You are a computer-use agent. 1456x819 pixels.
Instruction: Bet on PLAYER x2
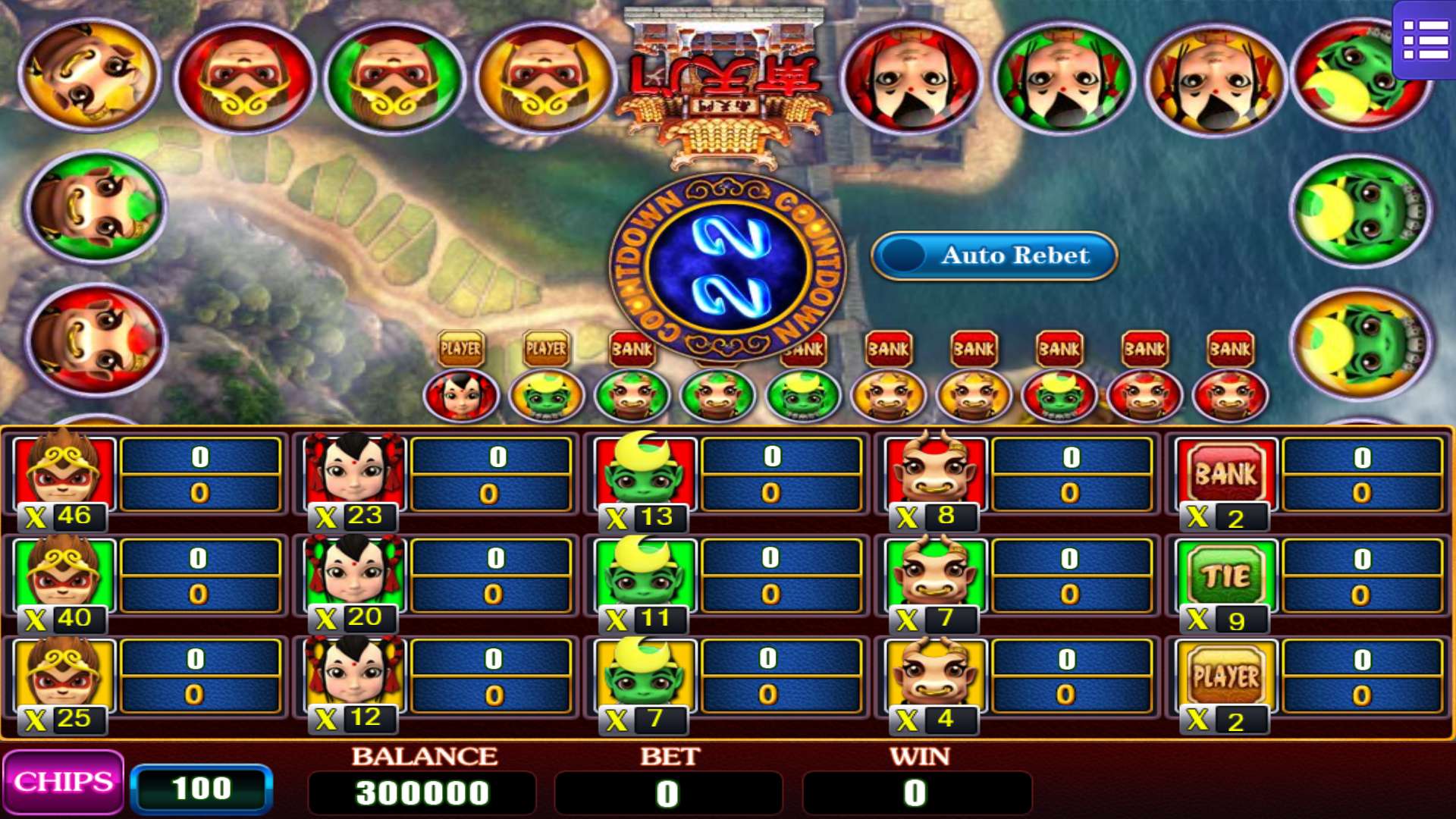point(1226,676)
